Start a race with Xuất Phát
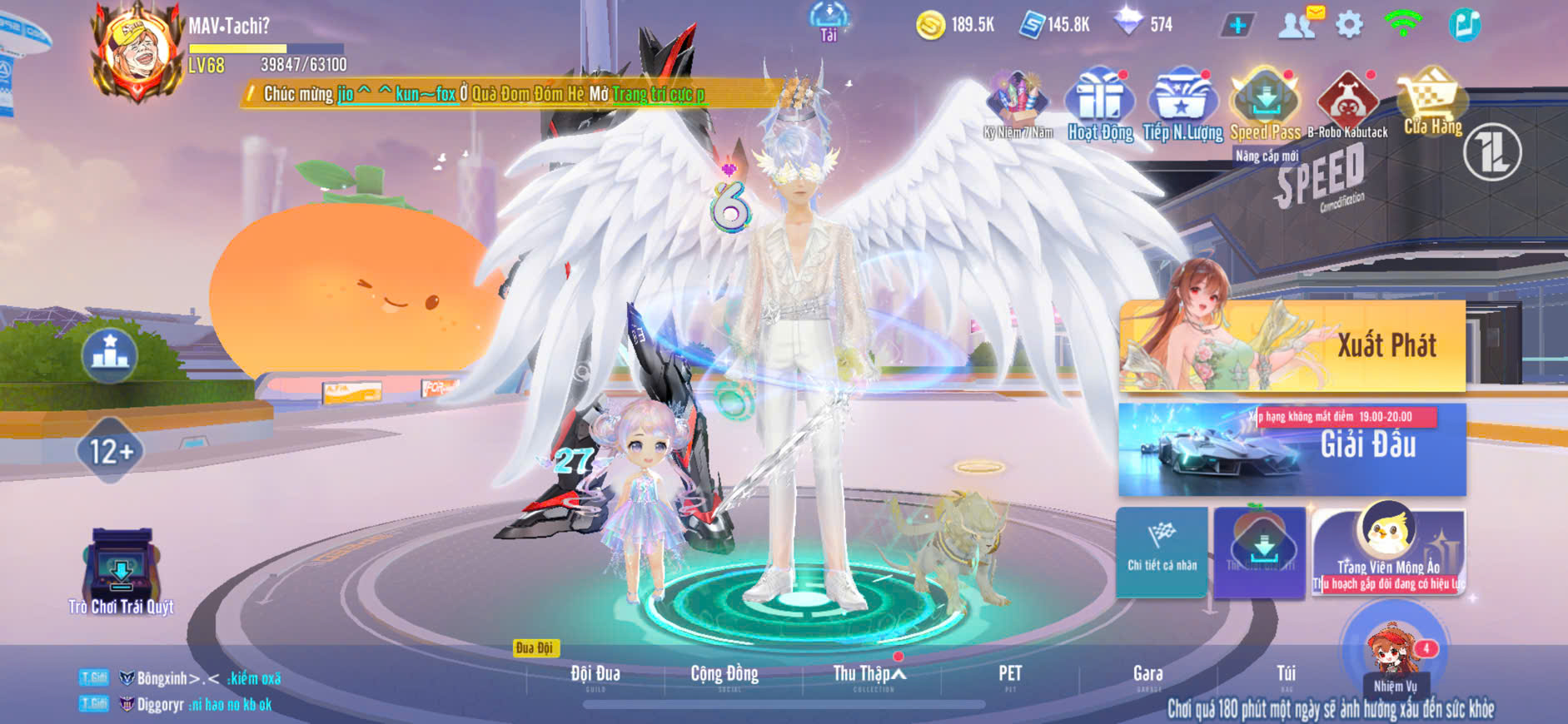This screenshot has height=724, width=1568. pos(1292,345)
